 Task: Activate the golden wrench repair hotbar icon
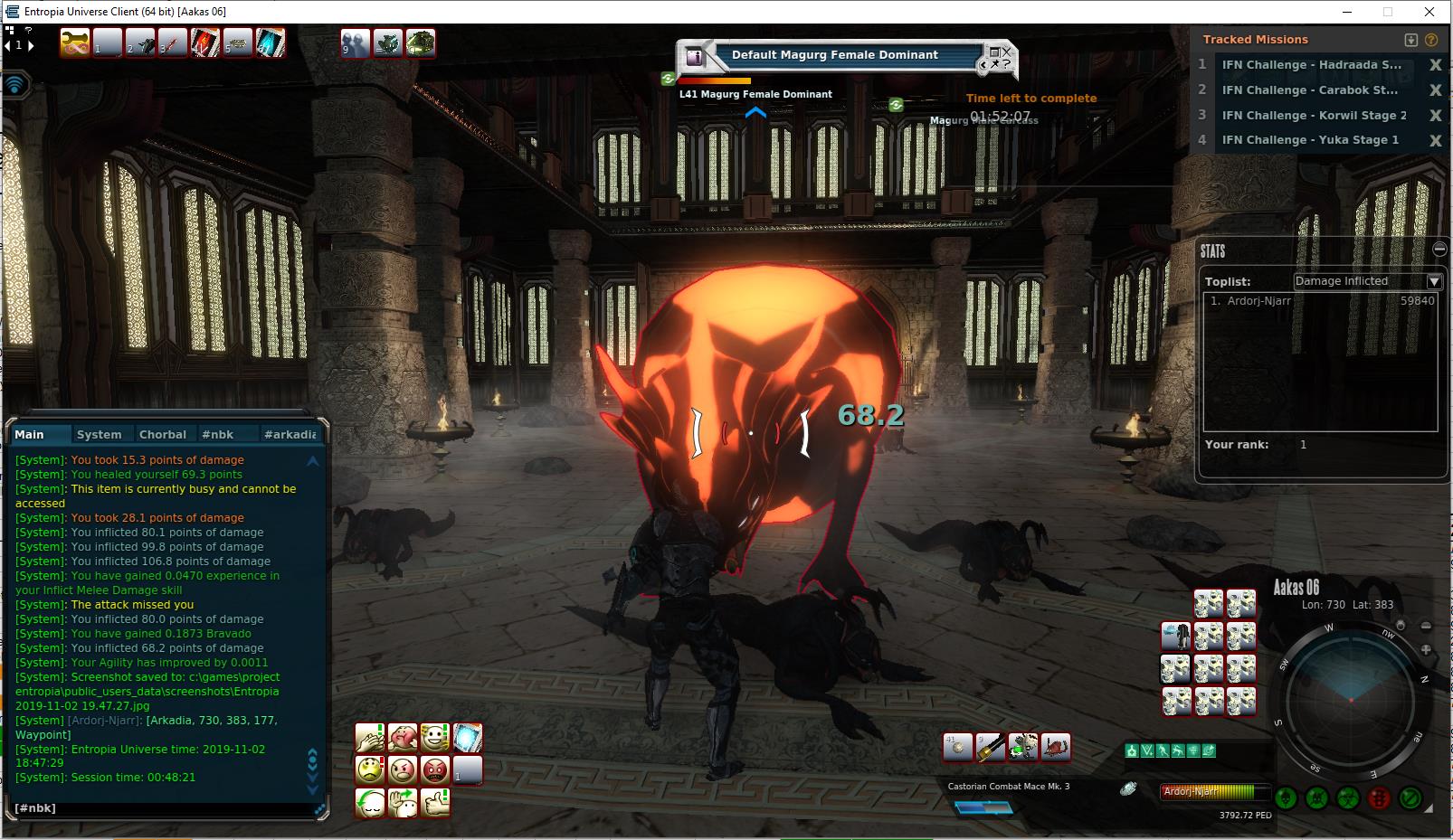pos(75,42)
